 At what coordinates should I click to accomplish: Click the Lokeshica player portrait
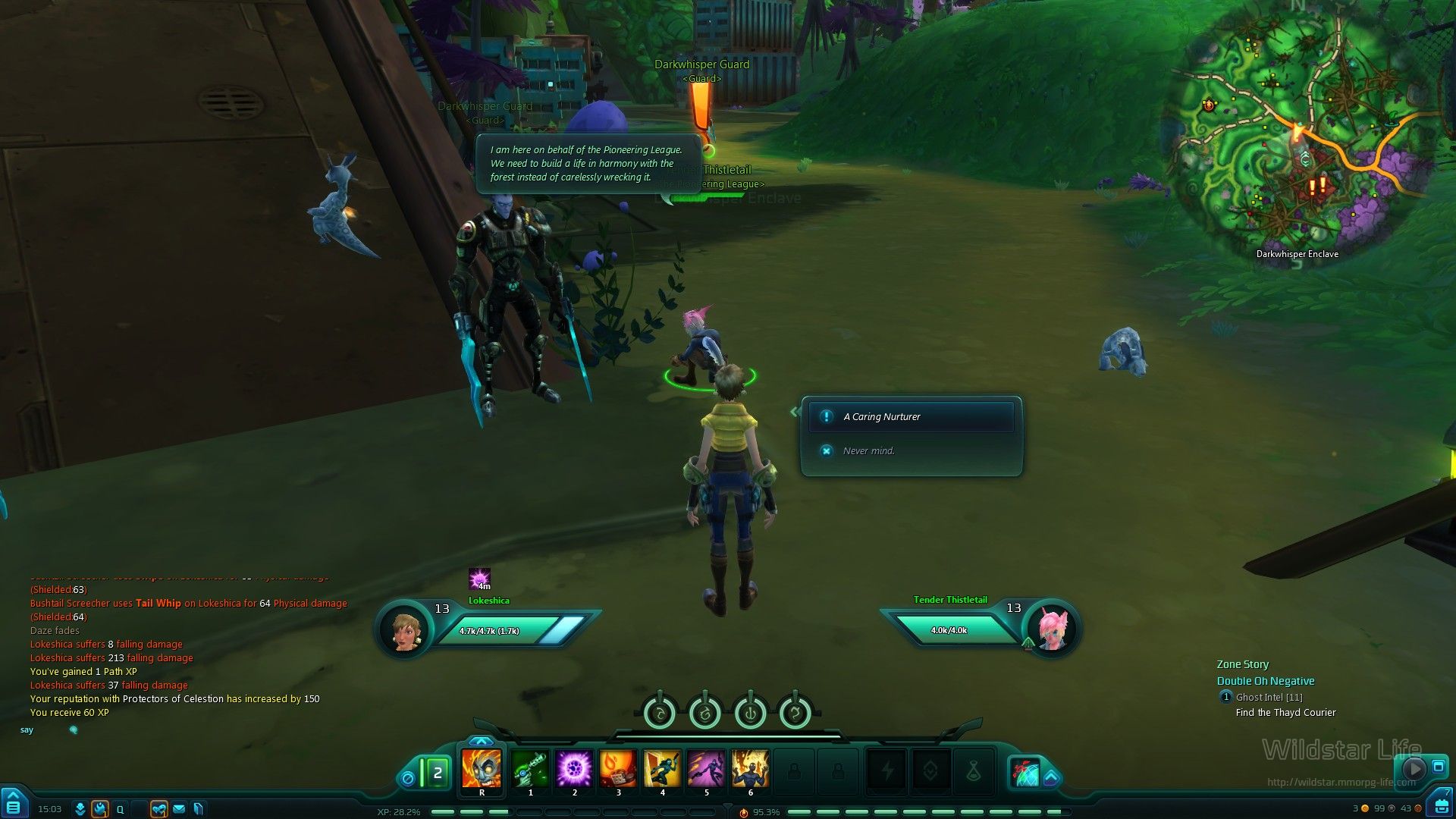tap(404, 629)
